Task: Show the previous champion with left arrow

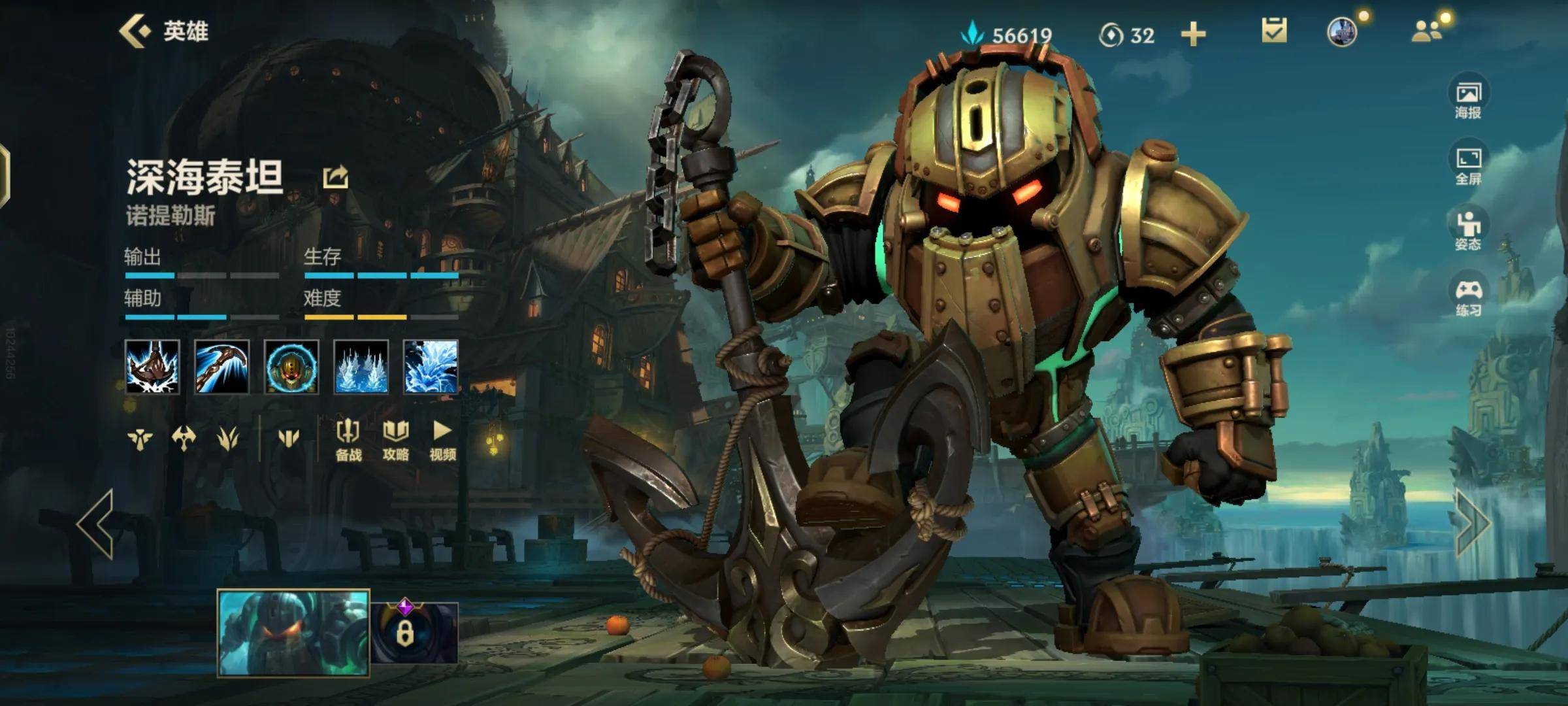Action: (96, 524)
